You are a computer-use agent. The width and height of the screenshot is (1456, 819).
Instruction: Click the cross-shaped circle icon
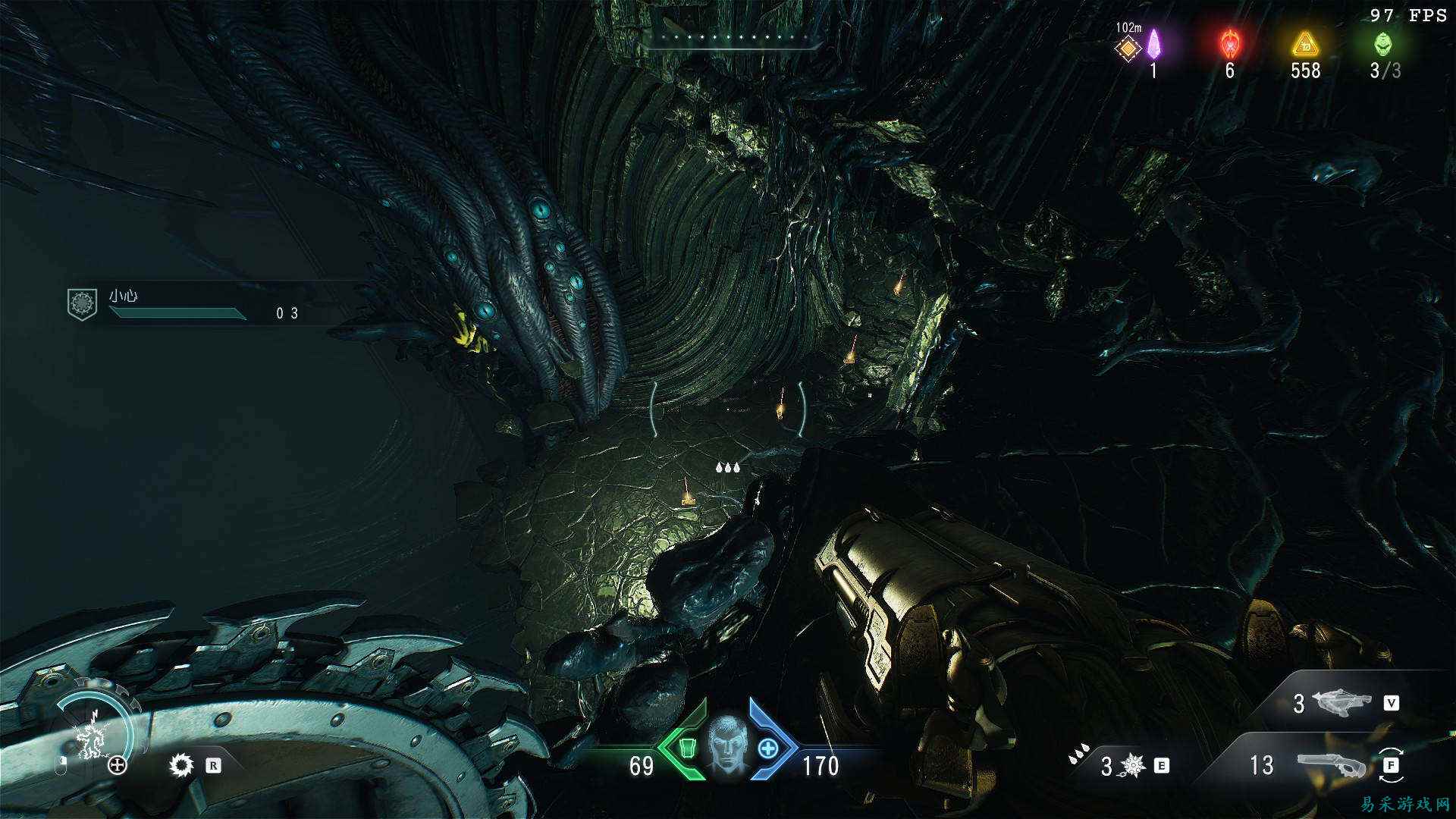coord(118,765)
